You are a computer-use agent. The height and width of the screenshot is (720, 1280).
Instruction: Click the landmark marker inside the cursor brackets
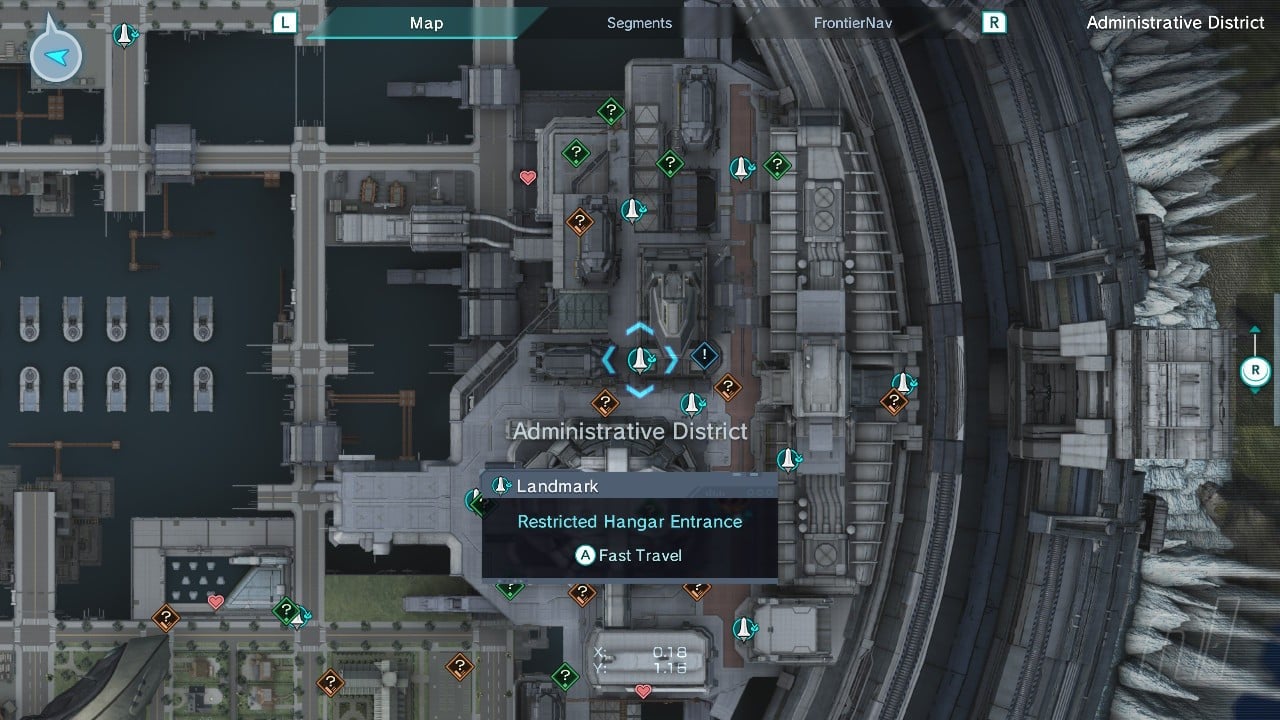point(639,359)
